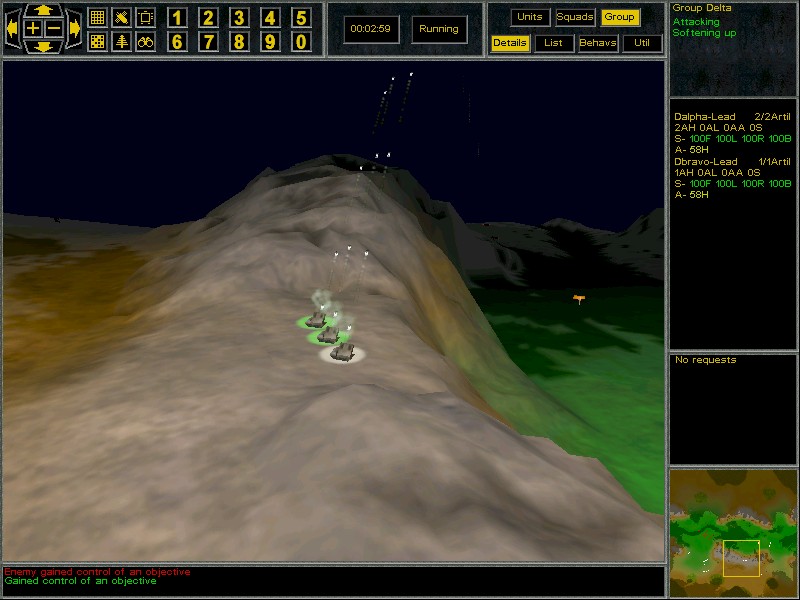Image resolution: width=800 pixels, height=600 pixels.
Task: Toggle the grid overlay icon
Action: point(97,17)
